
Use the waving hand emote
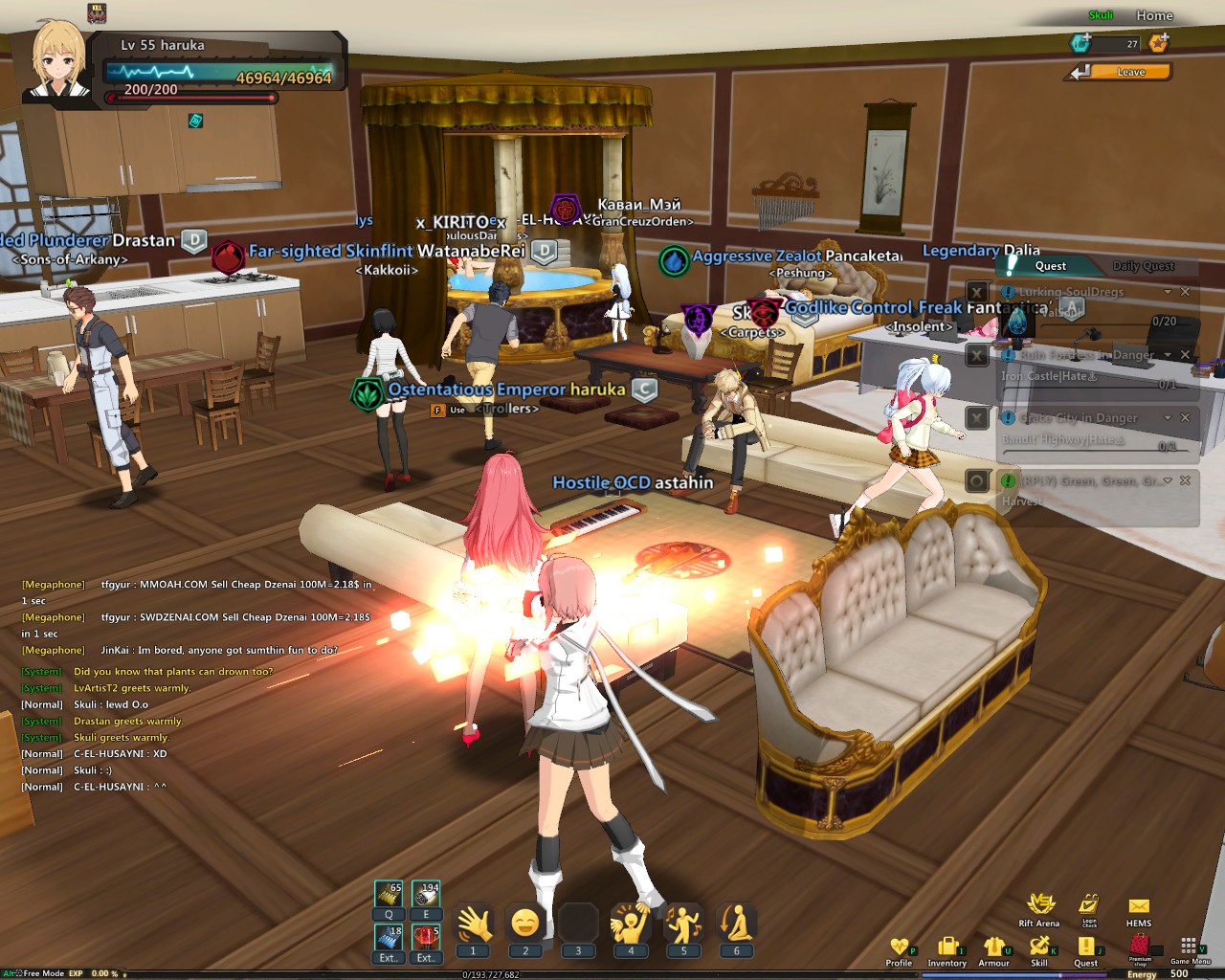click(x=473, y=924)
